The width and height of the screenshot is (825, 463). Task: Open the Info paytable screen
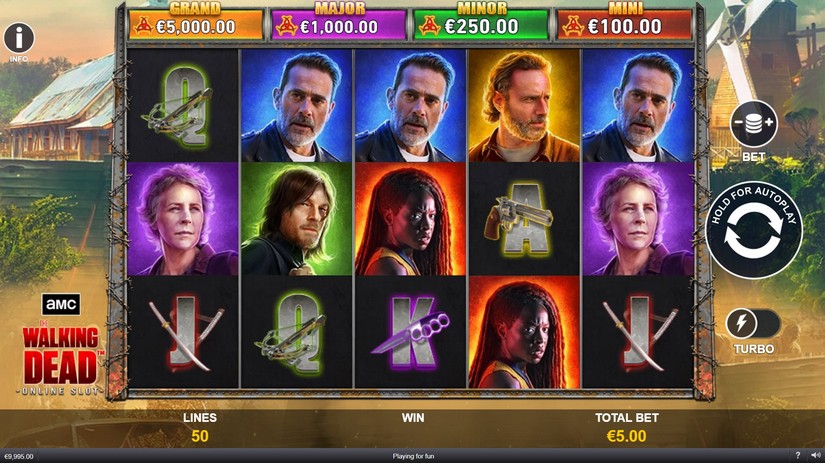pyautogui.click(x=18, y=39)
